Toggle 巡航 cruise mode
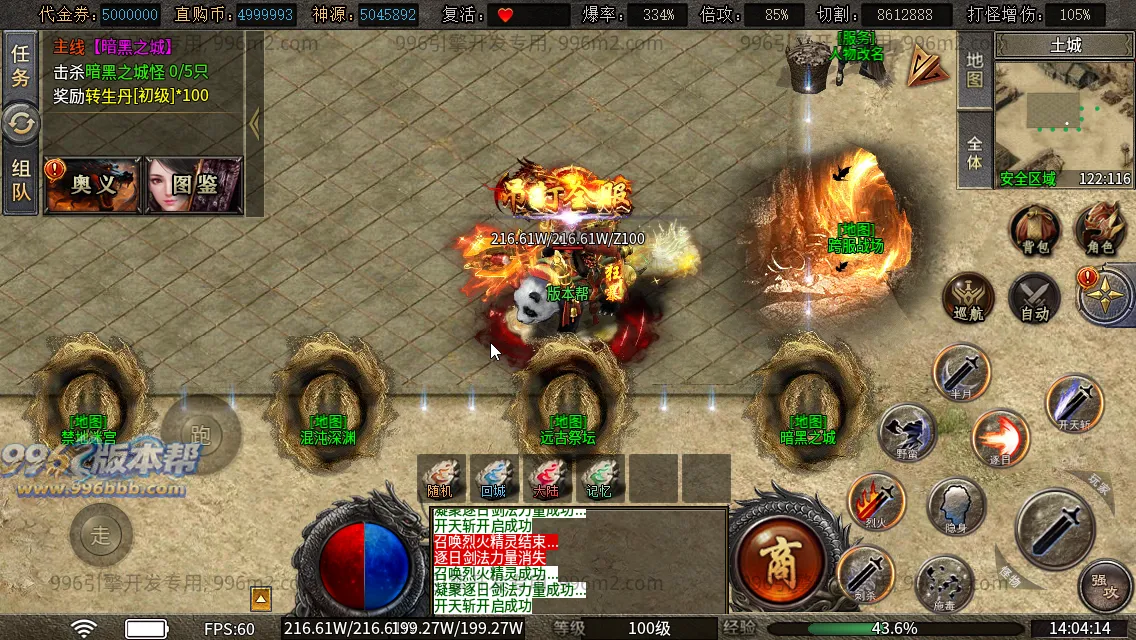Image resolution: width=1136 pixels, height=640 pixels. point(968,298)
